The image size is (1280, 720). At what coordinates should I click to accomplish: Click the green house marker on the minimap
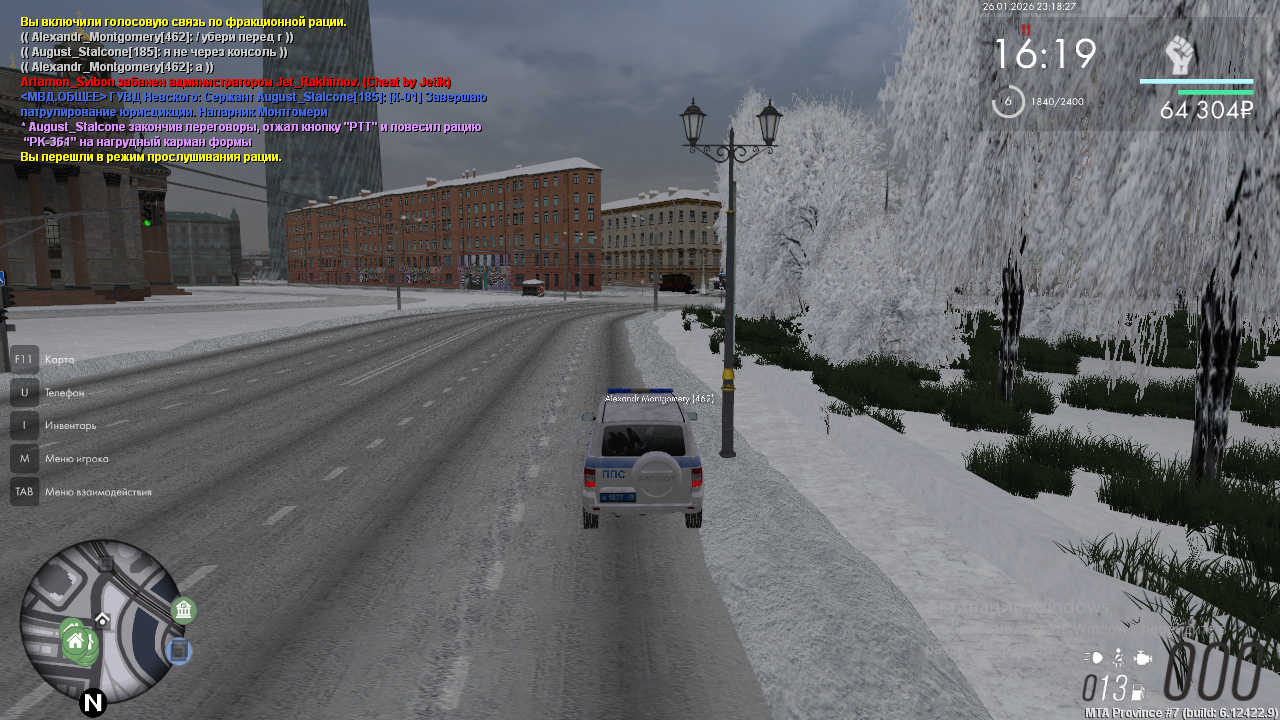point(75,641)
